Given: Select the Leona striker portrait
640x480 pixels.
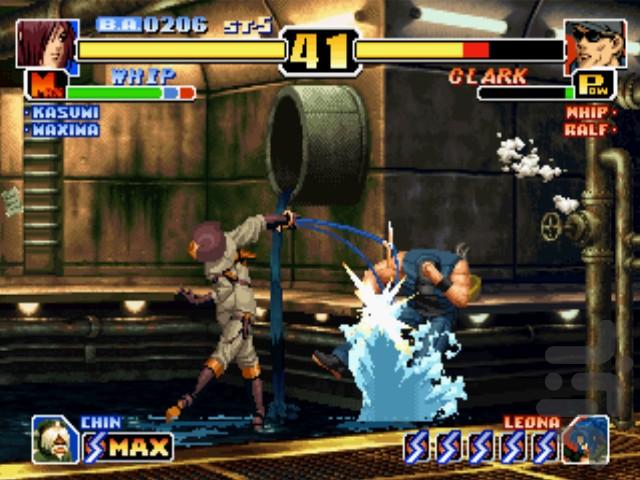Looking at the screenshot, I should click(x=585, y=440).
